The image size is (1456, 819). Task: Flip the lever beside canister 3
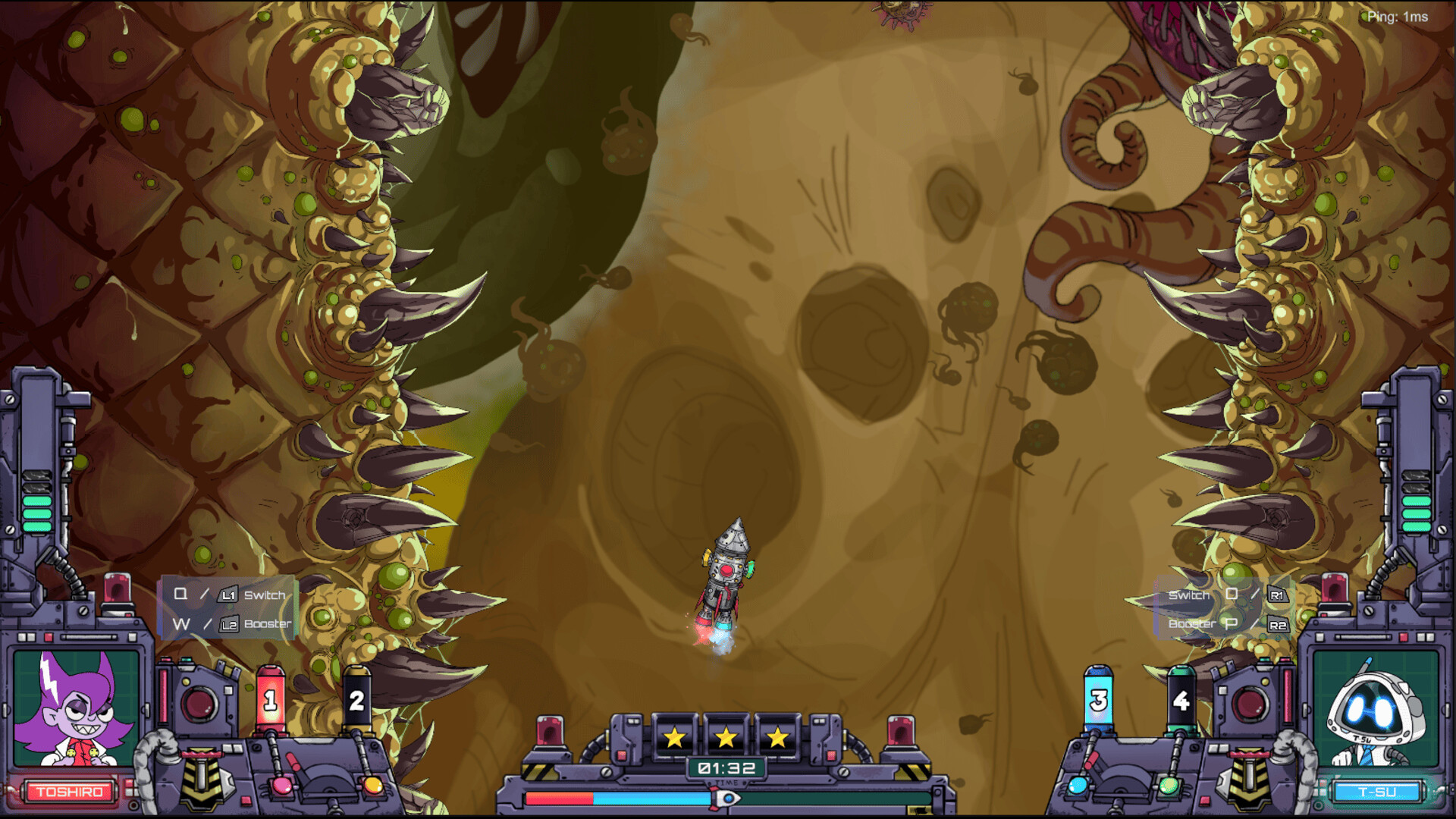coord(1092,761)
